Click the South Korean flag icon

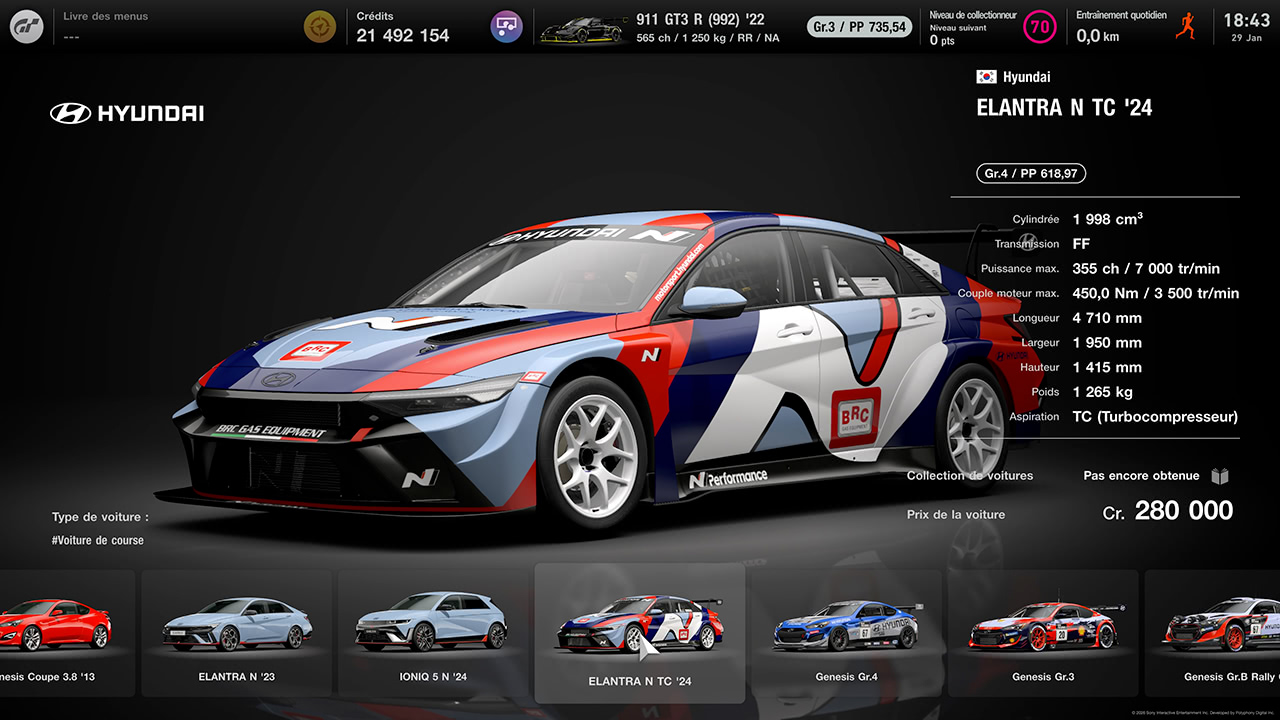point(986,76)
